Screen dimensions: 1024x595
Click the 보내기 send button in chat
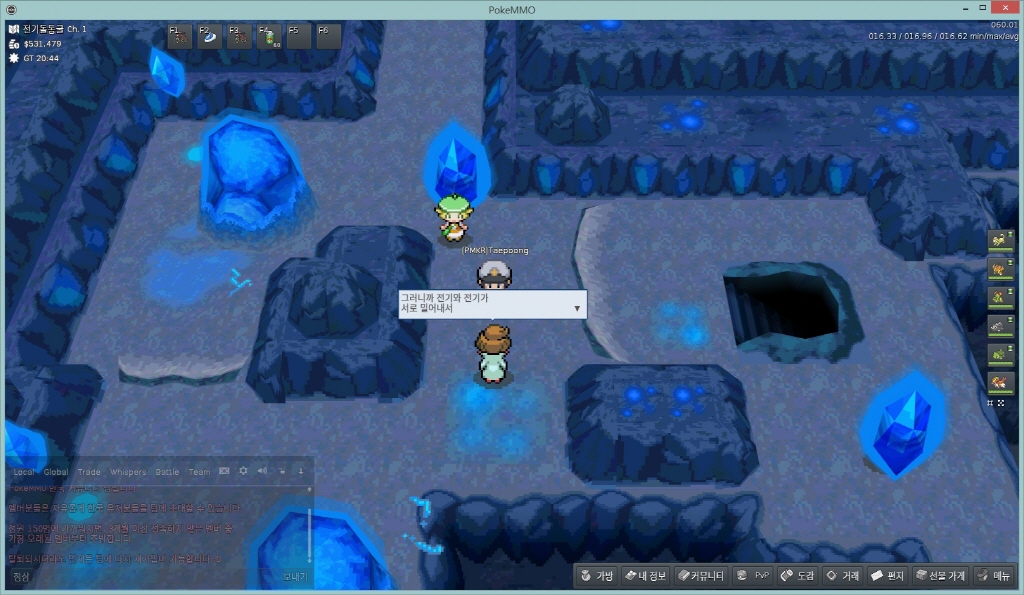[295, 577]
